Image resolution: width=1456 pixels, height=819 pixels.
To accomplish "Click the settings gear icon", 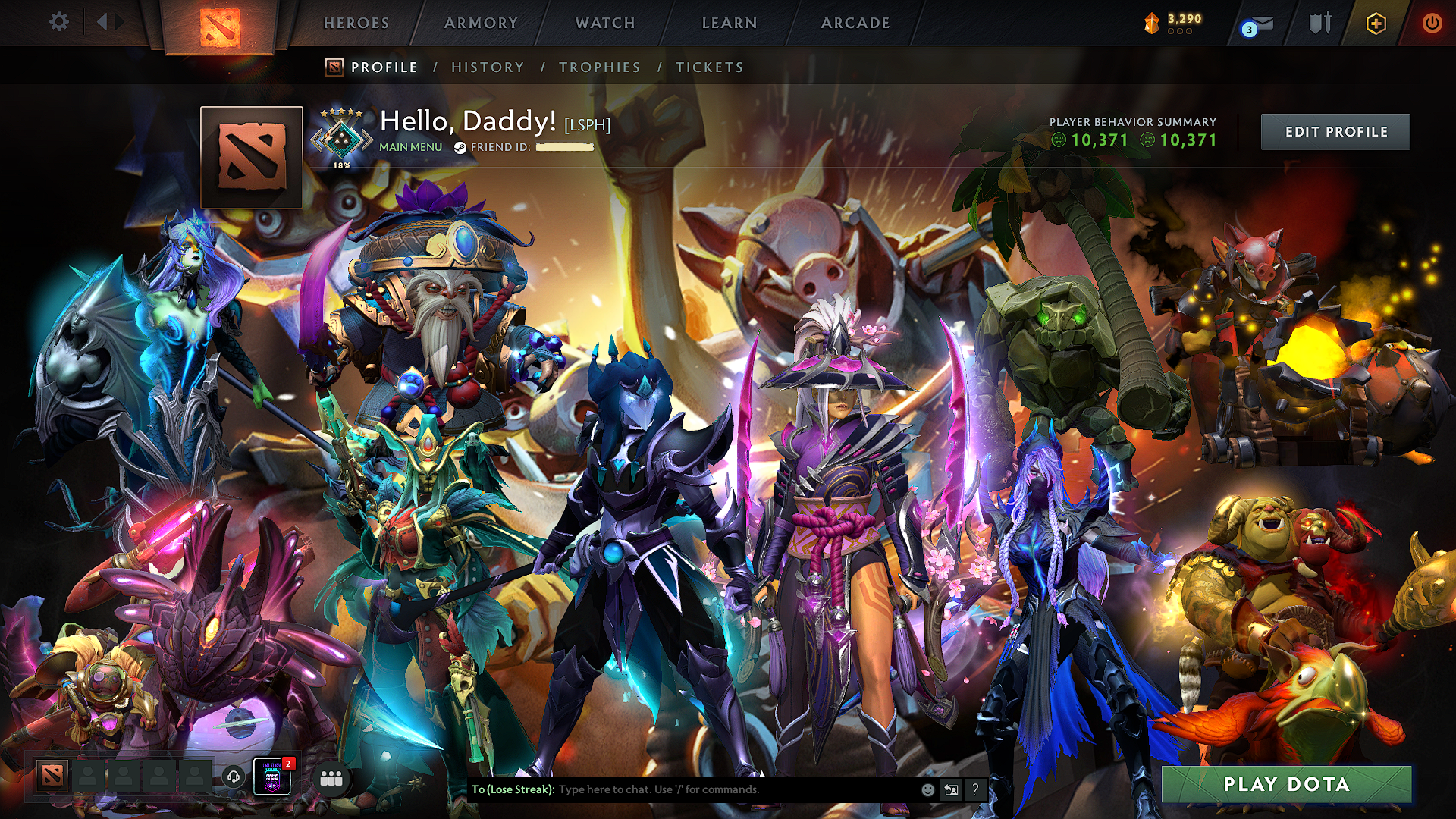I will click(x=59, y=22).
